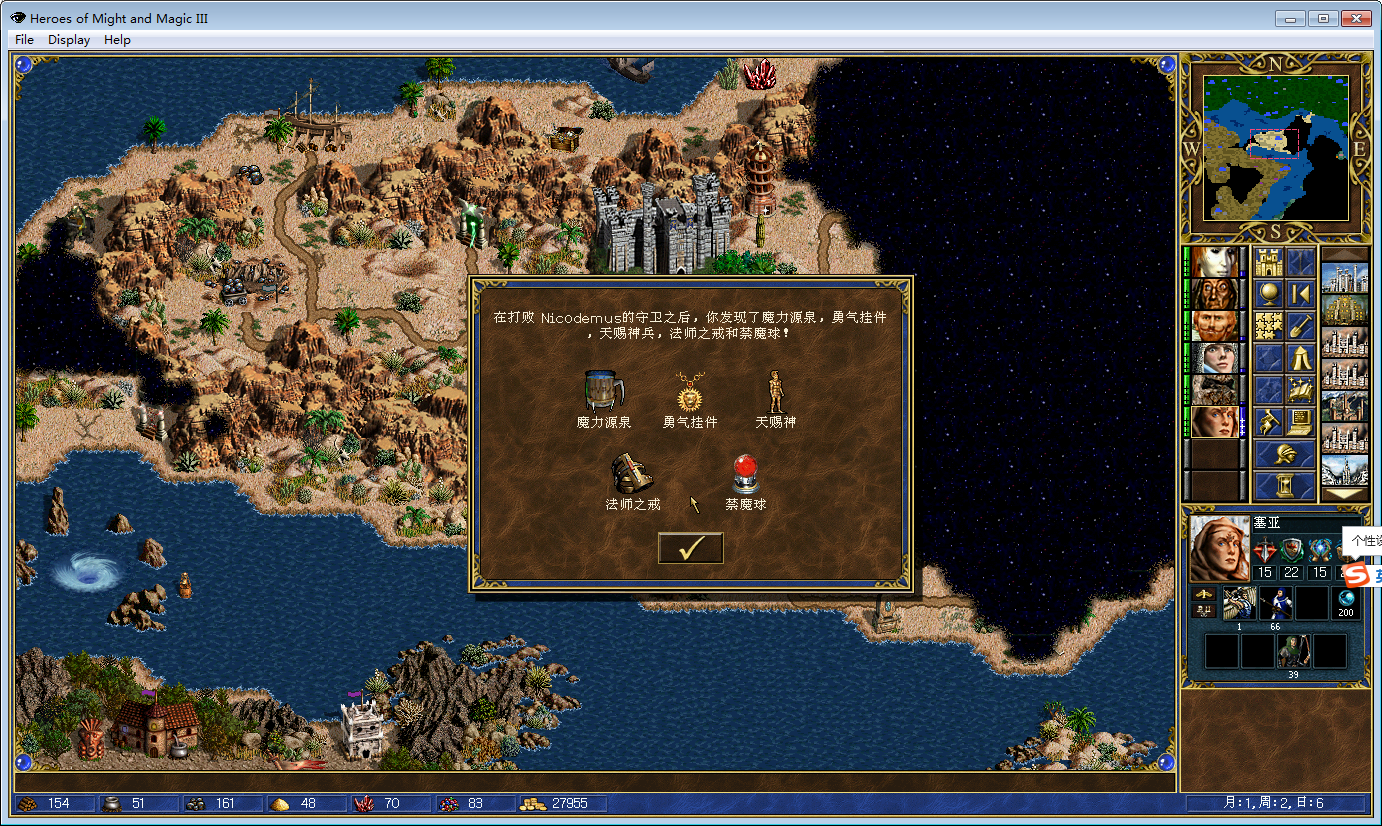This screenshot has height=826, width=1382.
Task: Close the game window
Action: (1355, 18)
